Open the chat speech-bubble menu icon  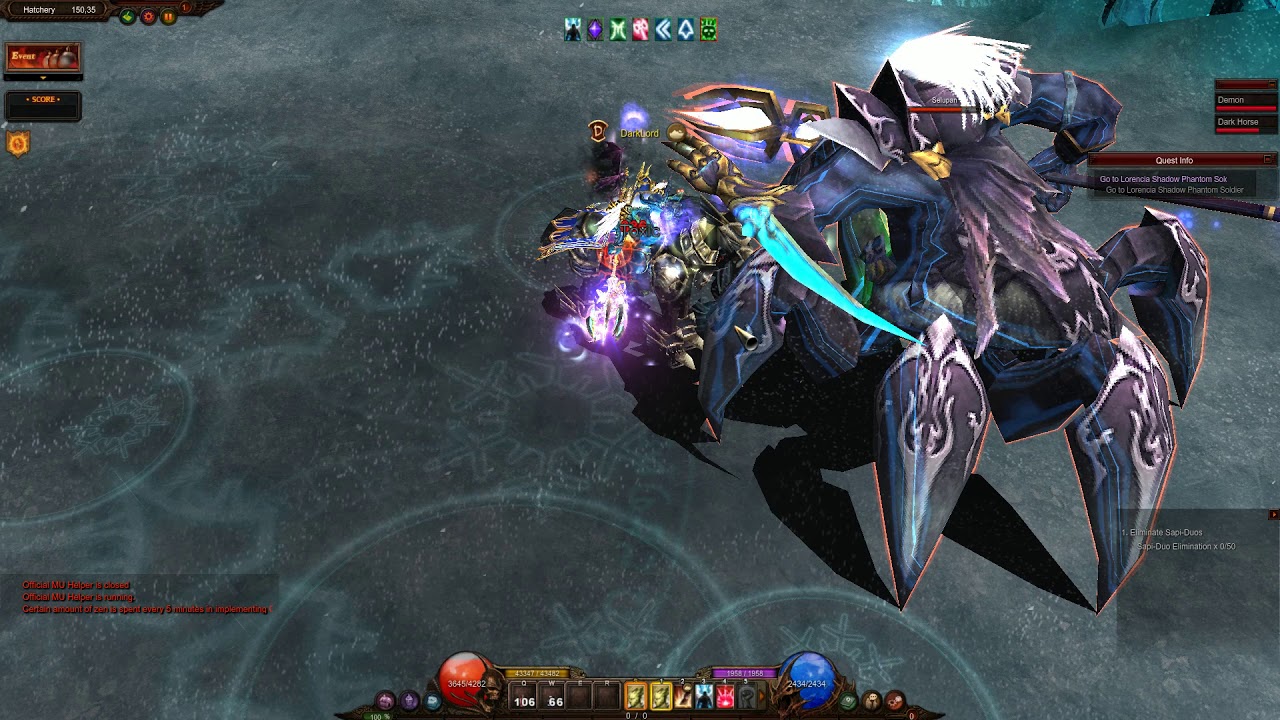(x=433, y=701)
